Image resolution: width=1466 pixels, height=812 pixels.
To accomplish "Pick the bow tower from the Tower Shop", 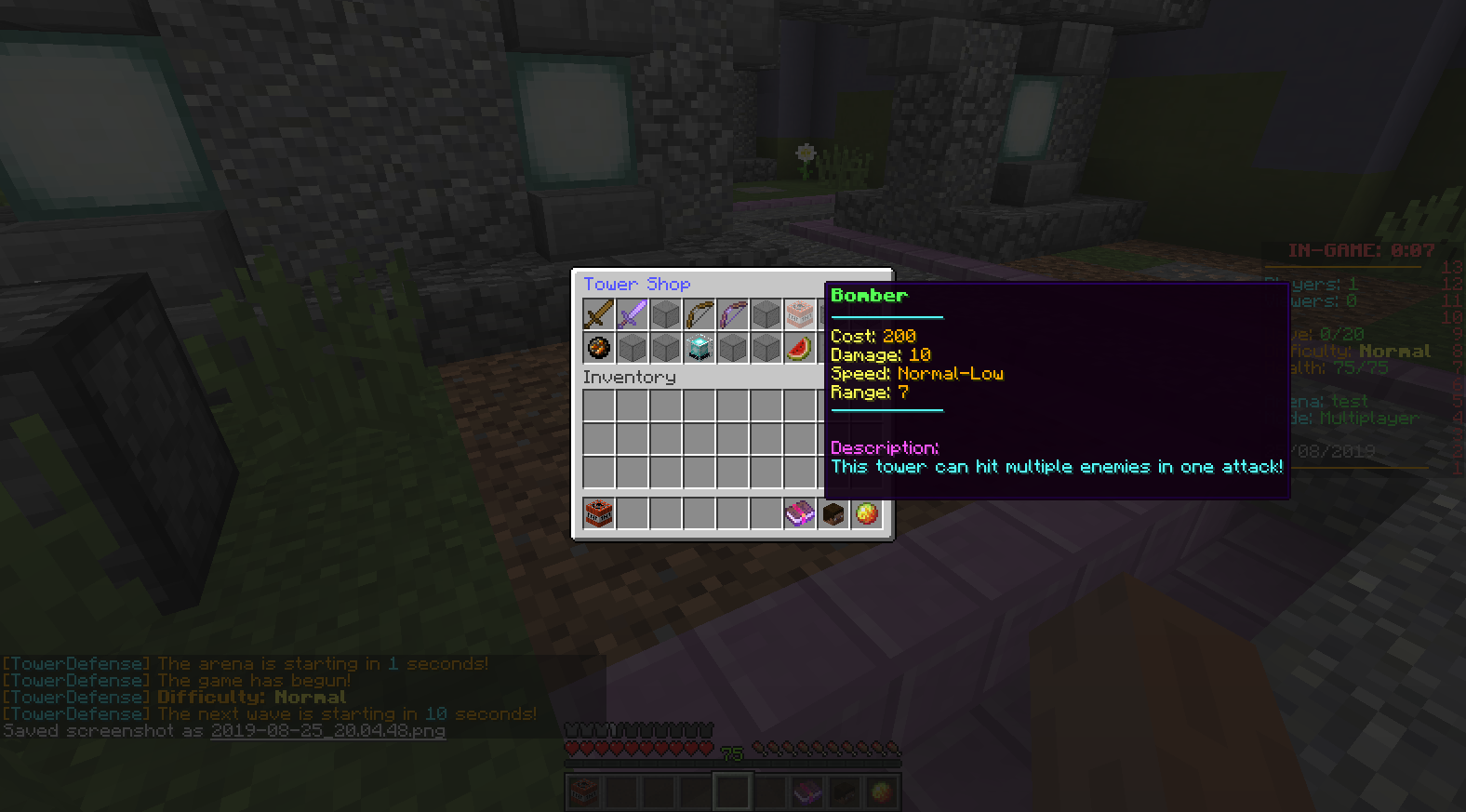I will [x=699, y=313].
